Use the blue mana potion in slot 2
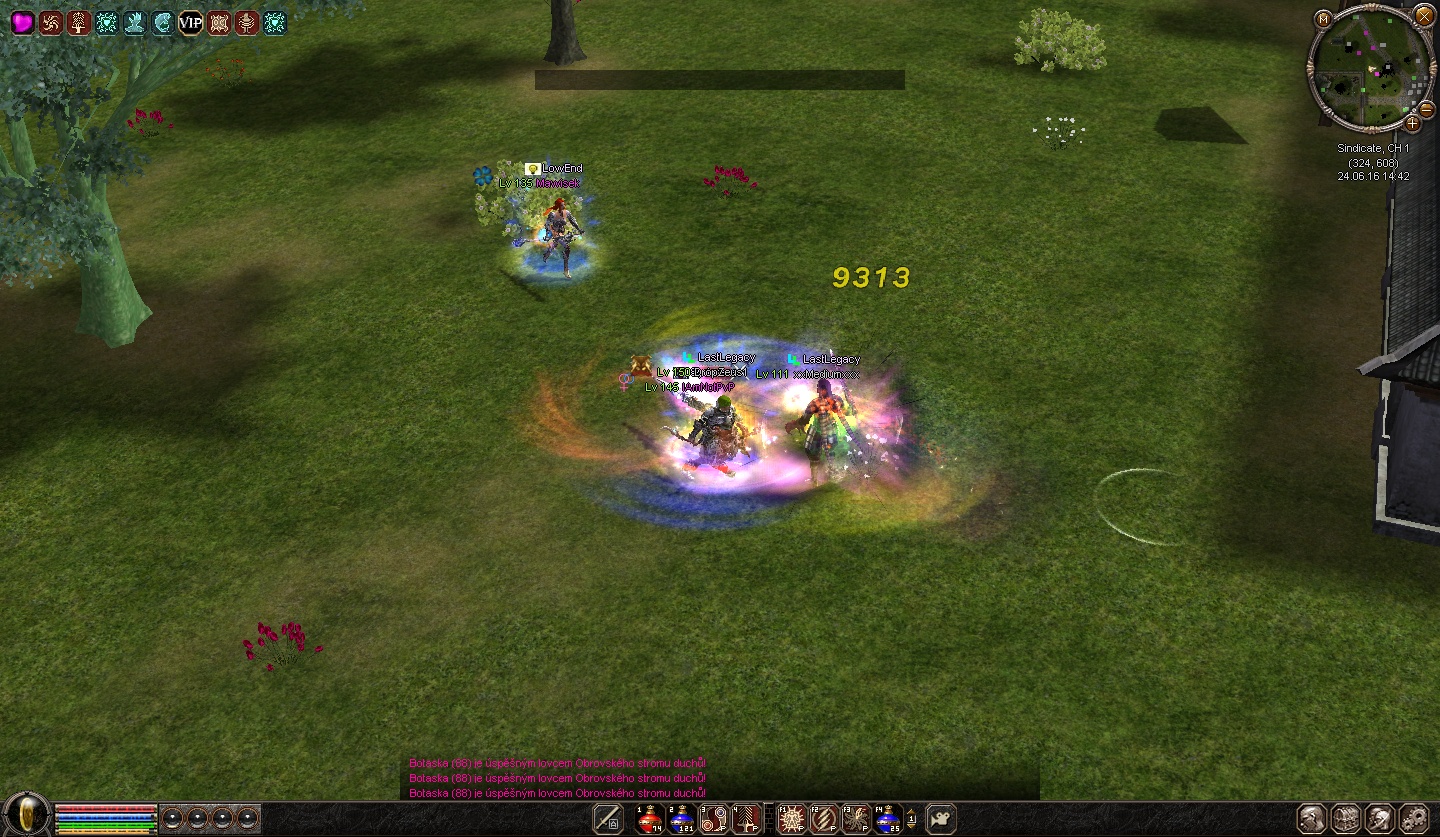1440x837 pixels. (x=682, y=819)
